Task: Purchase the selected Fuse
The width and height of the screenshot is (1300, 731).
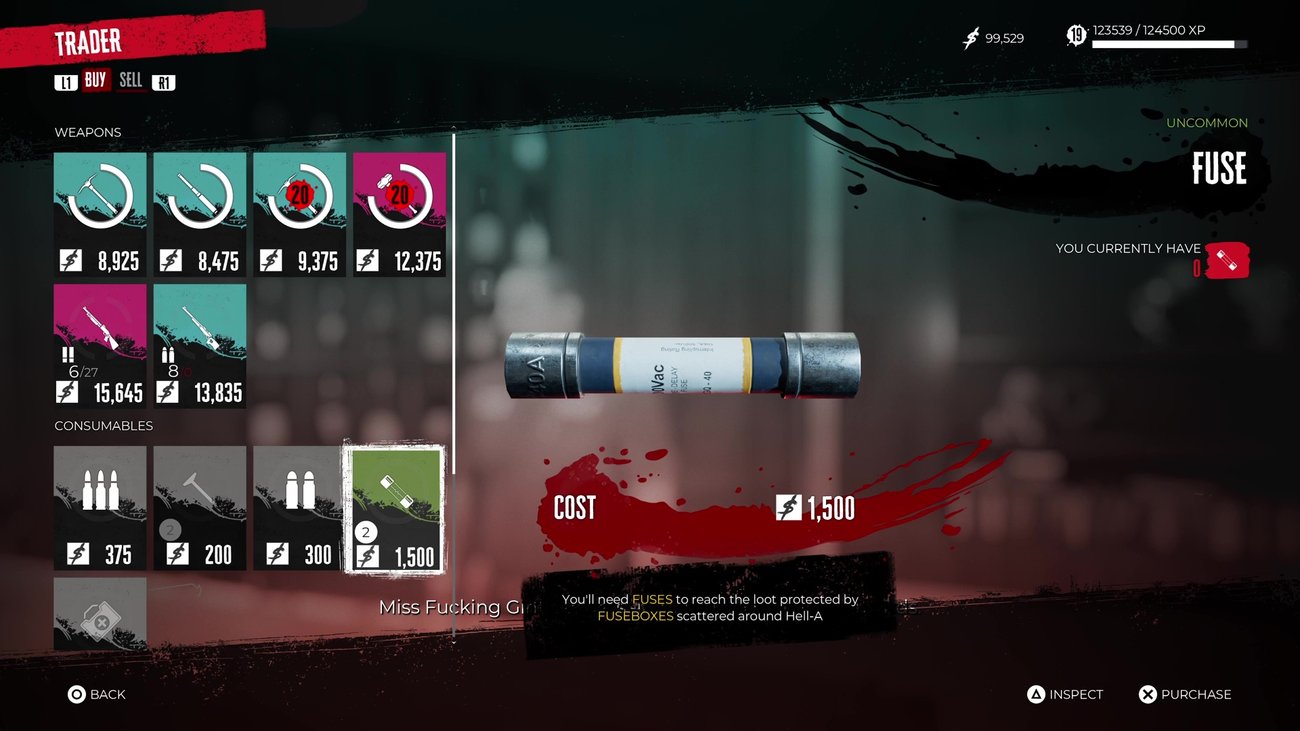Action: pyautogui.click(x=1185, y=694)
